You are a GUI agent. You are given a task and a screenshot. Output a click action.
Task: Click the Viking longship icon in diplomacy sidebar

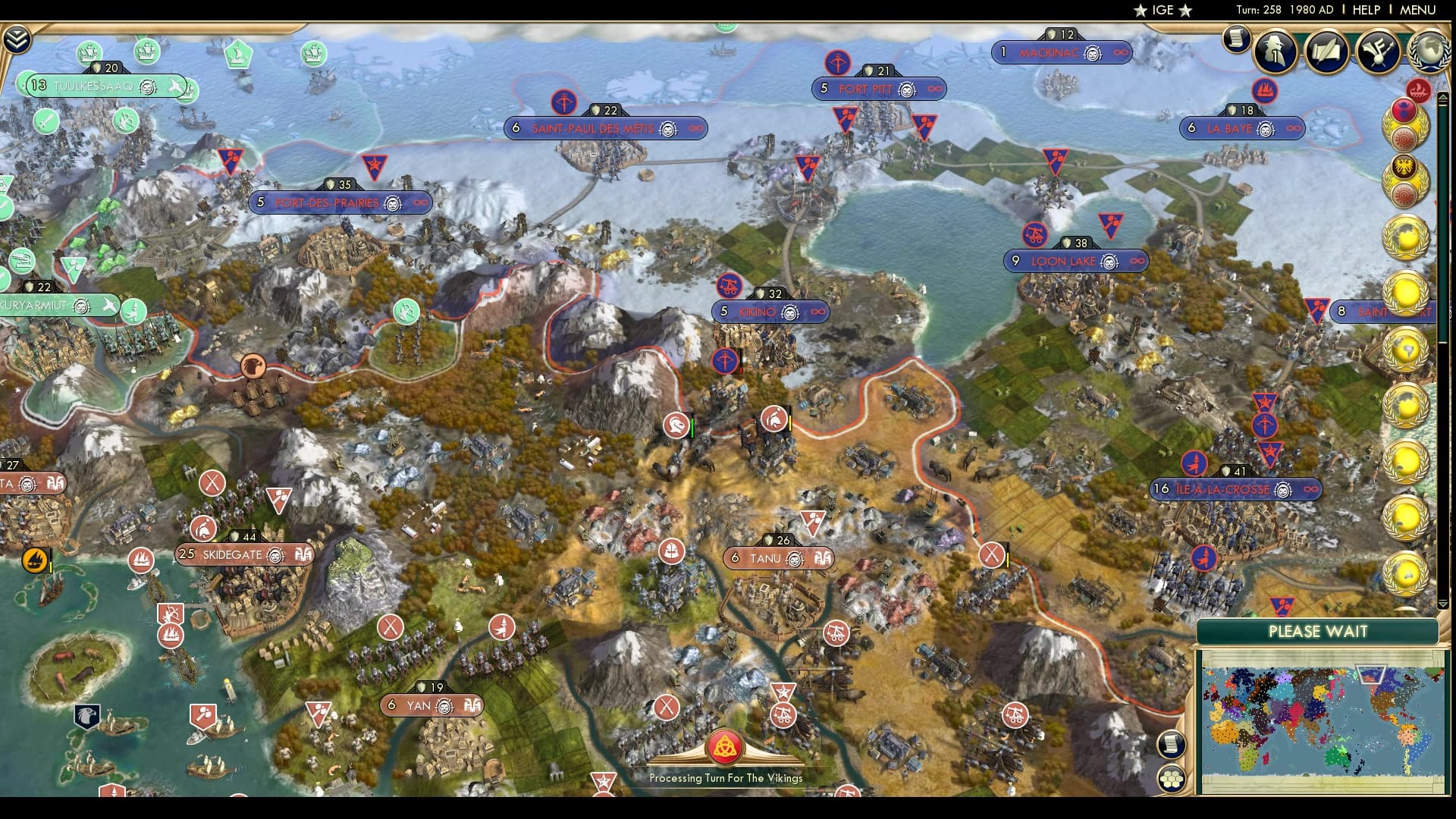tap(1419, 92)
